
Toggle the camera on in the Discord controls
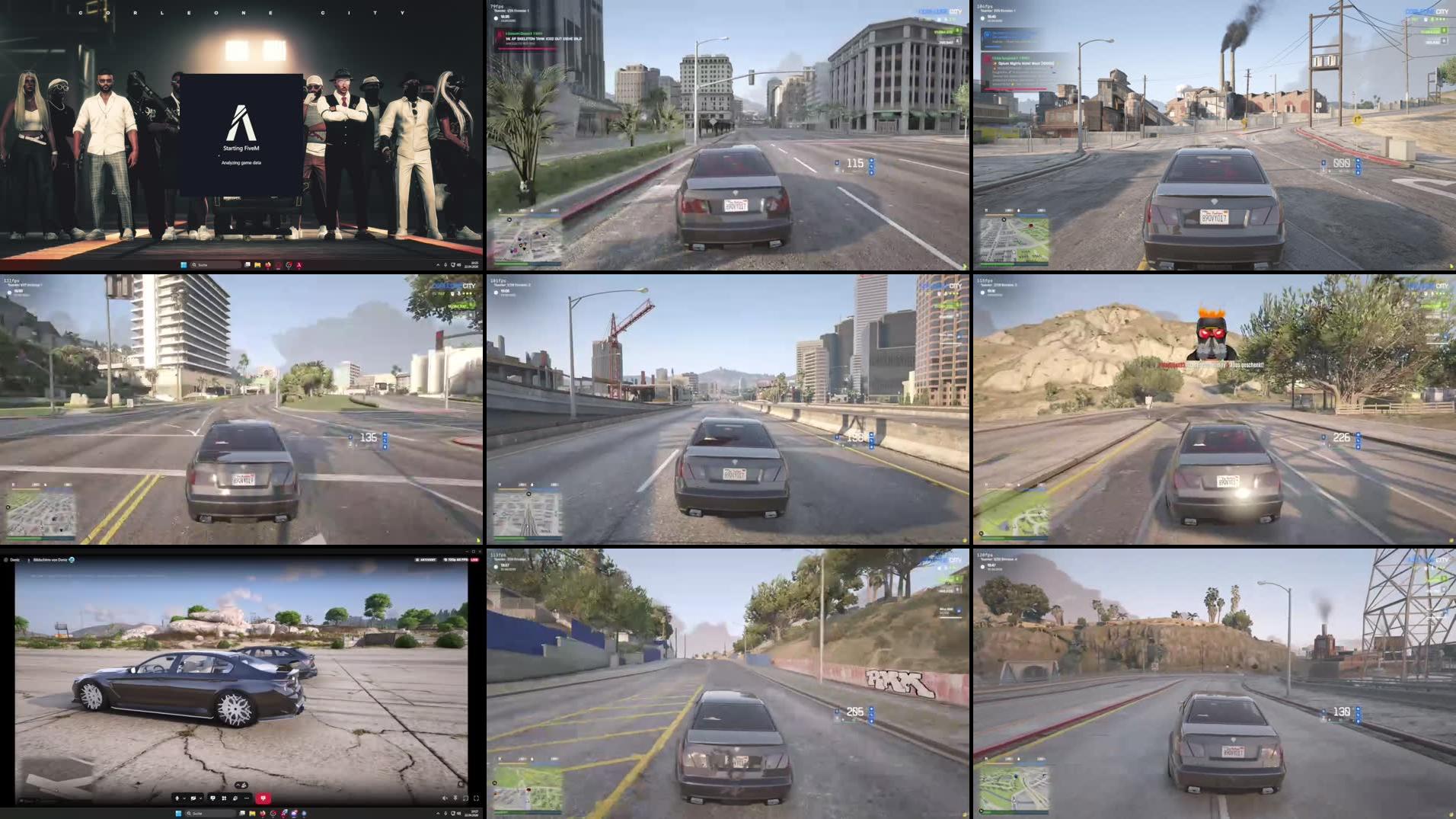click(193, 798)
